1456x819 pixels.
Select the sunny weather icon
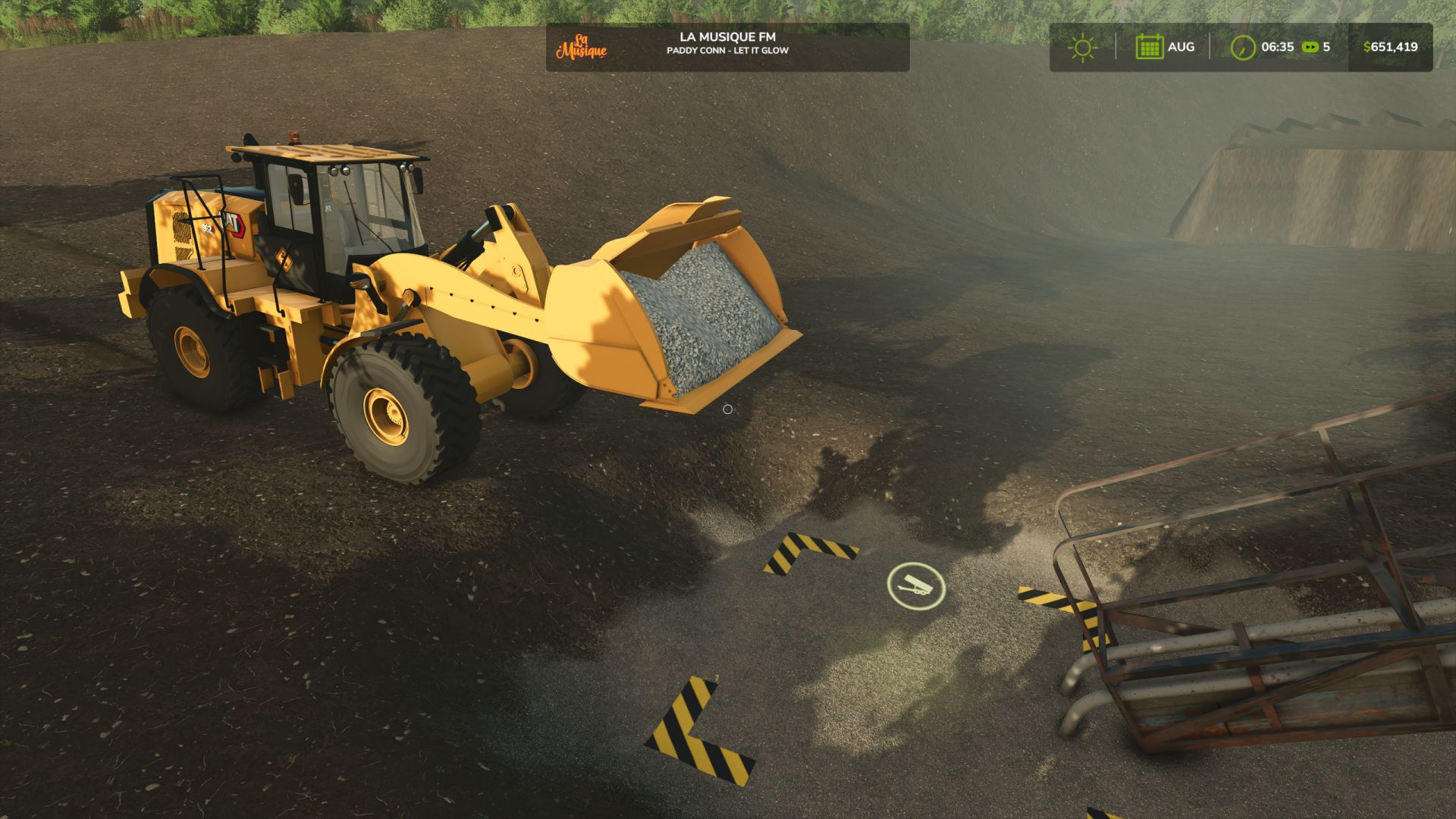tap(1082, 48)
